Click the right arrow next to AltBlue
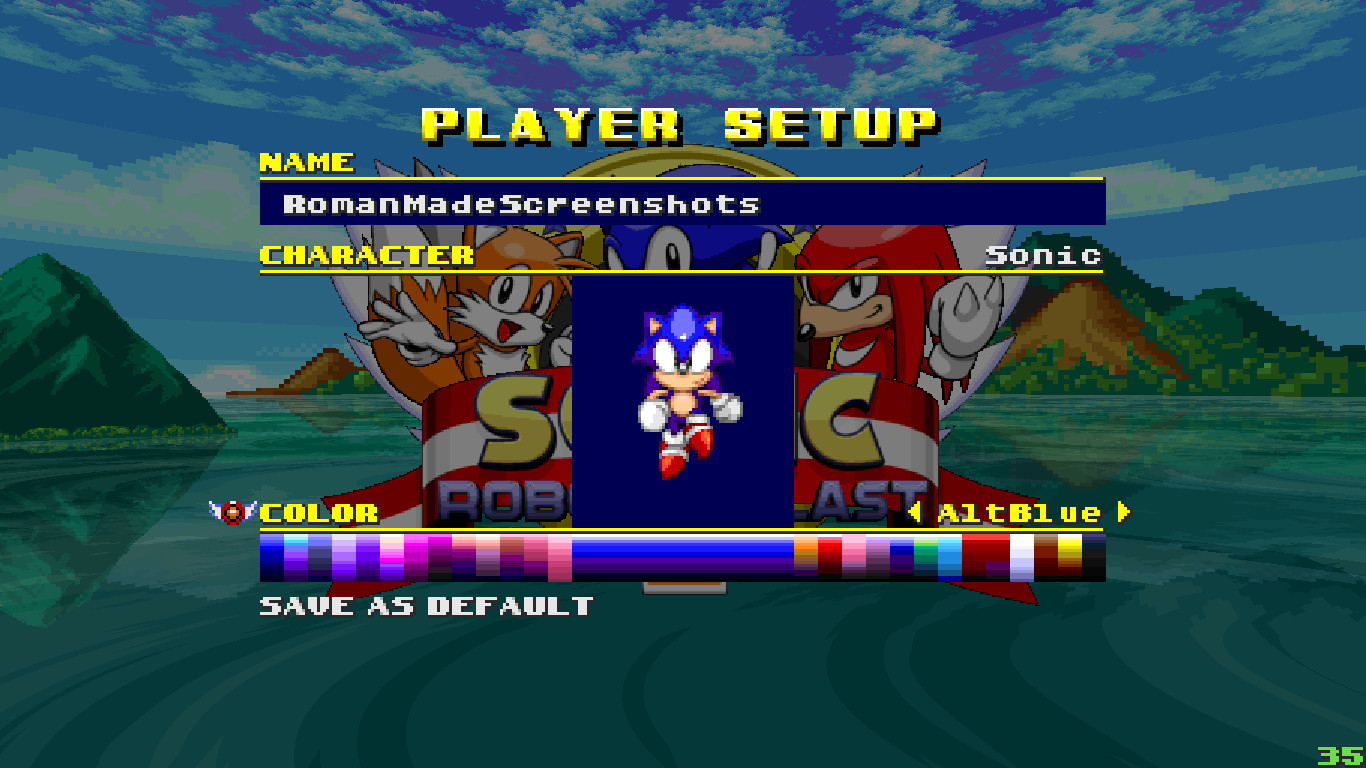Image resolution: width=1366 pixels, height=768 pixels. [x=1124, y=512]
